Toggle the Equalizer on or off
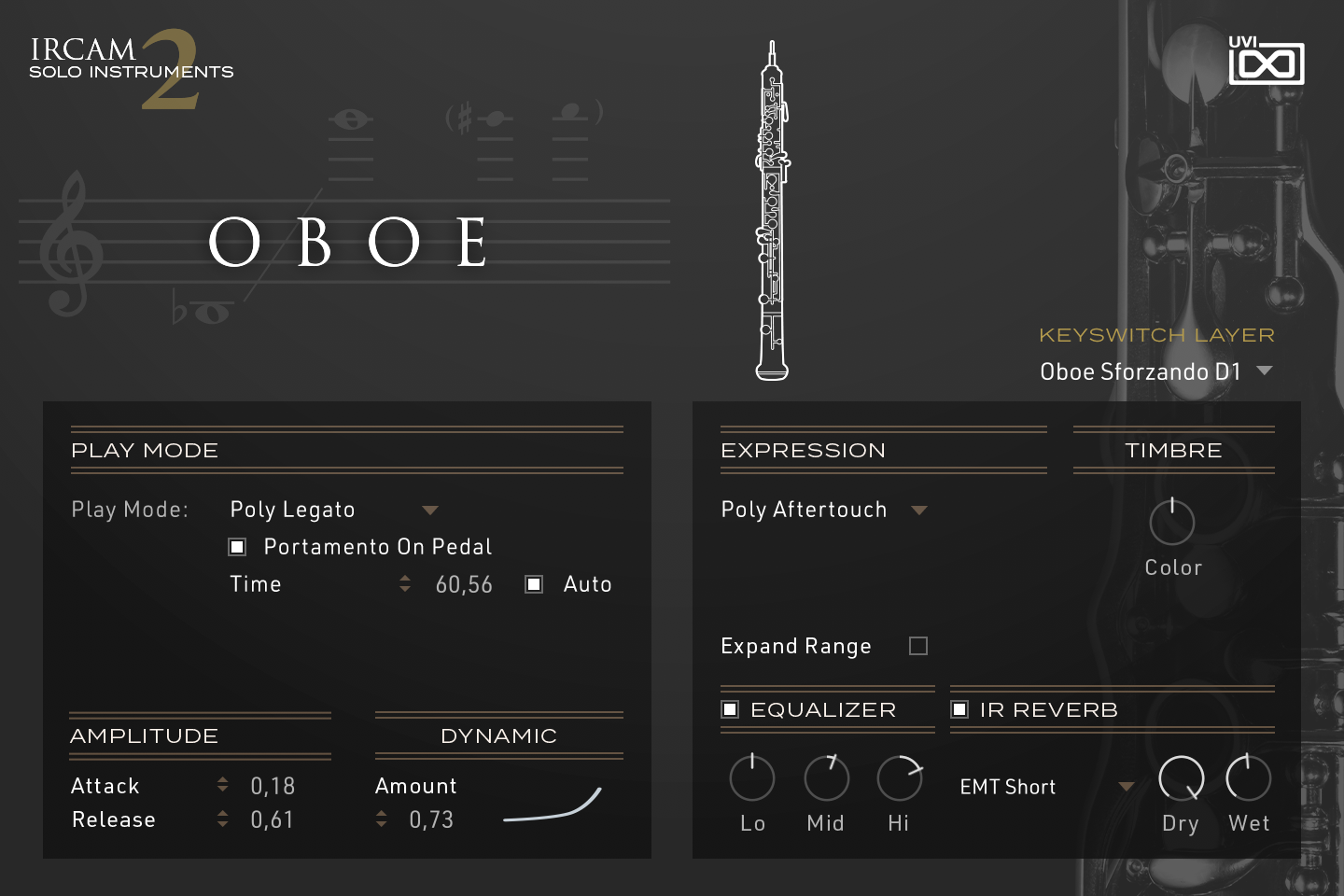The image size is (1344, 896). click(x=730, y=709)
